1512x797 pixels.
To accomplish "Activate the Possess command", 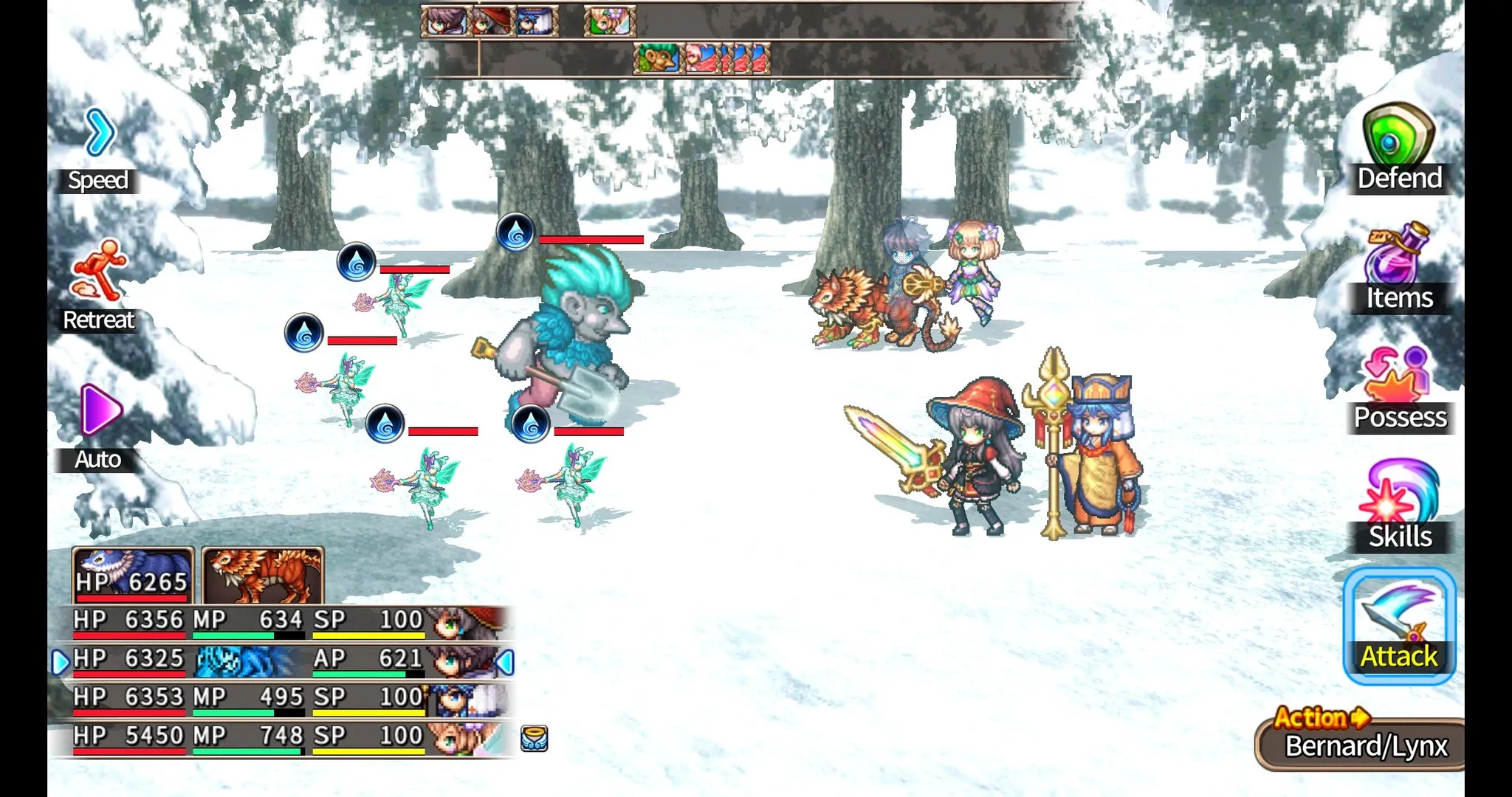I will (x=1398, y=389).
